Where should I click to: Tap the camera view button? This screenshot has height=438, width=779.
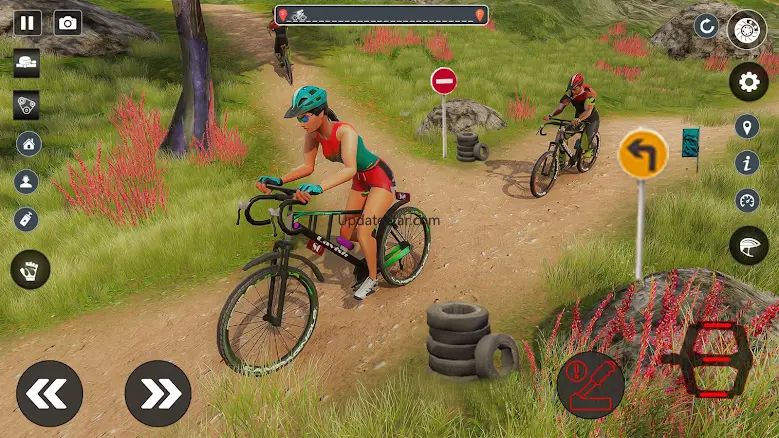click(x=68, y=22)
